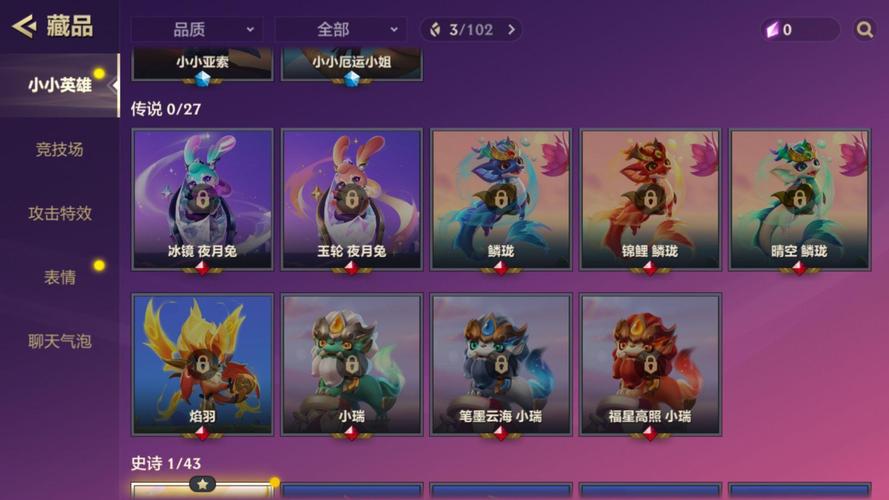The image size is (889, 500).
Task: Choose the plain 小瑞 card
Action: tap(351, 364)
